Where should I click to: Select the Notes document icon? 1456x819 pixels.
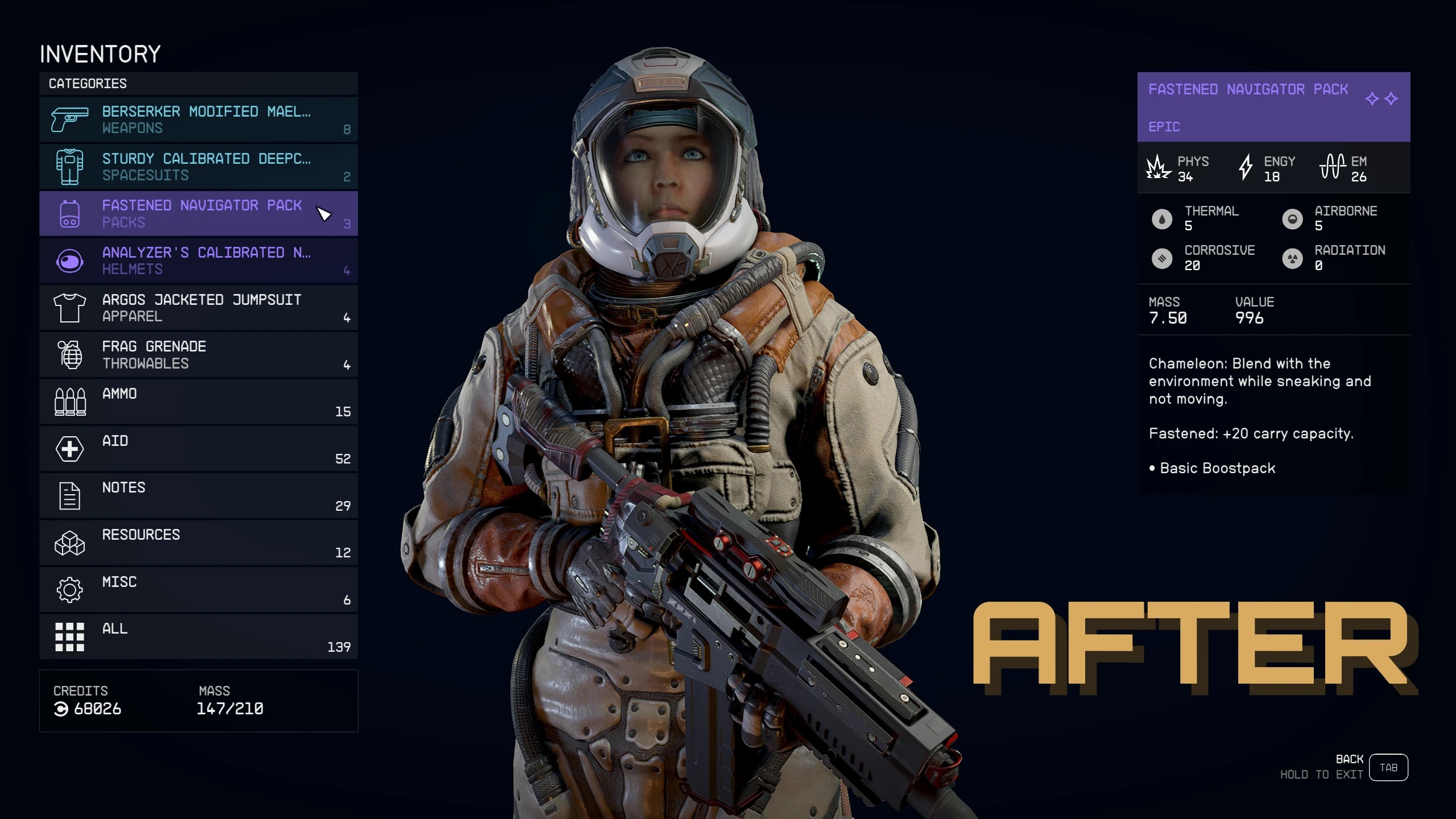tap(68, 495)
